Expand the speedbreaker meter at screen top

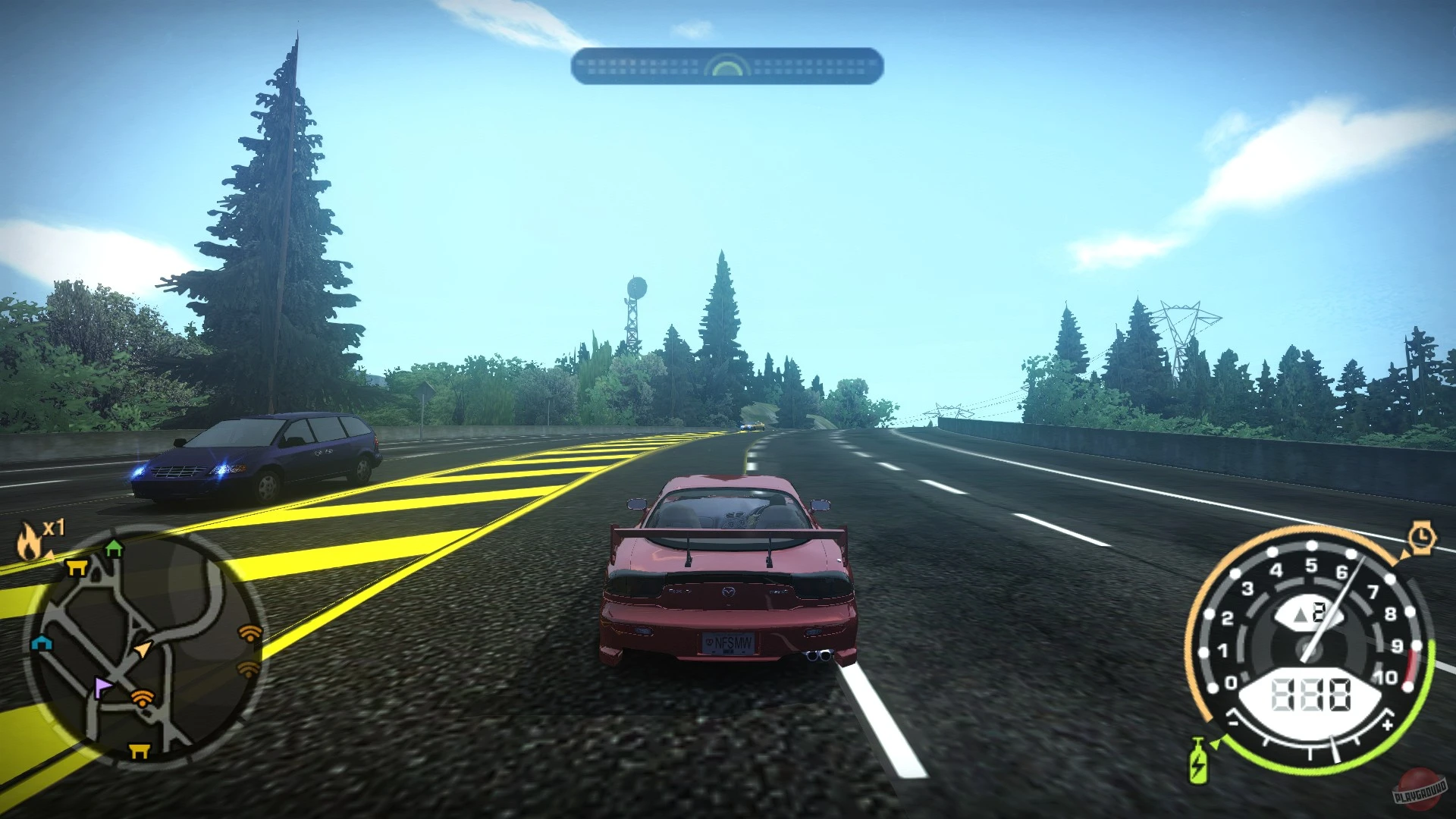click(x=728, y=66)
